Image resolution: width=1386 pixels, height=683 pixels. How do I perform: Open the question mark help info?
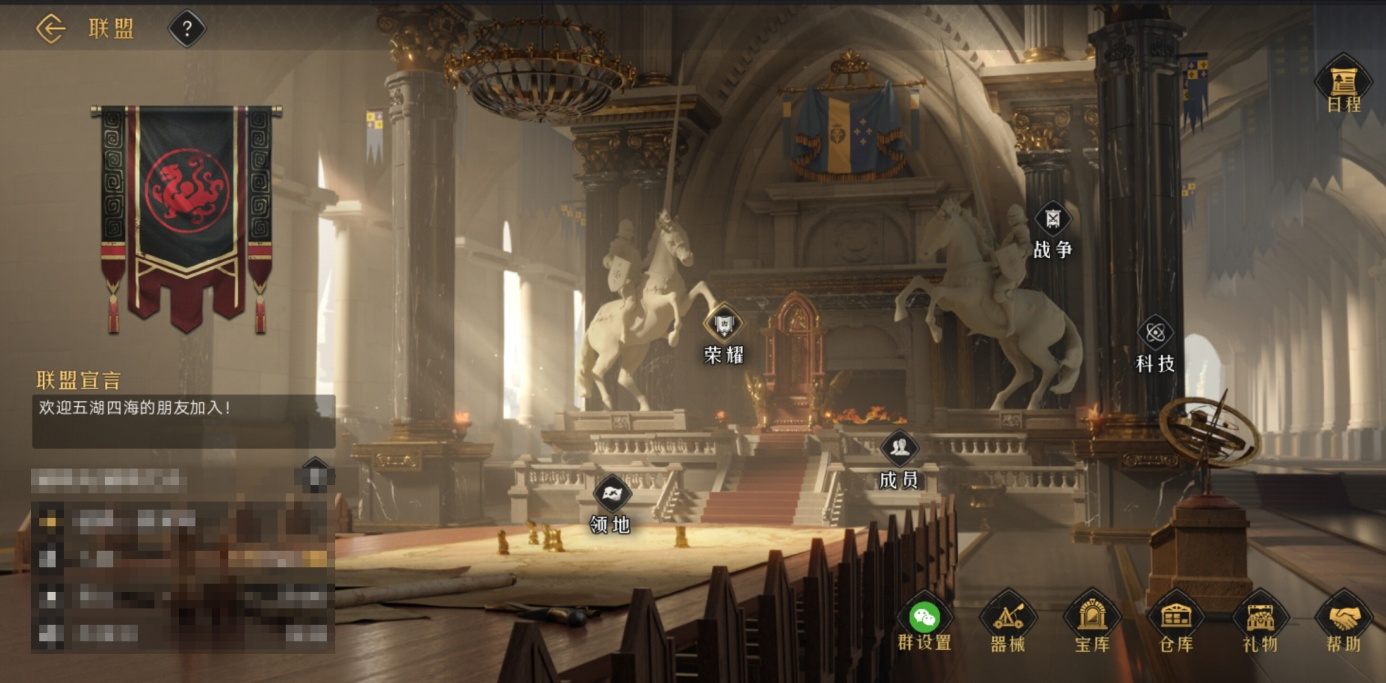(x=187, y=29)
